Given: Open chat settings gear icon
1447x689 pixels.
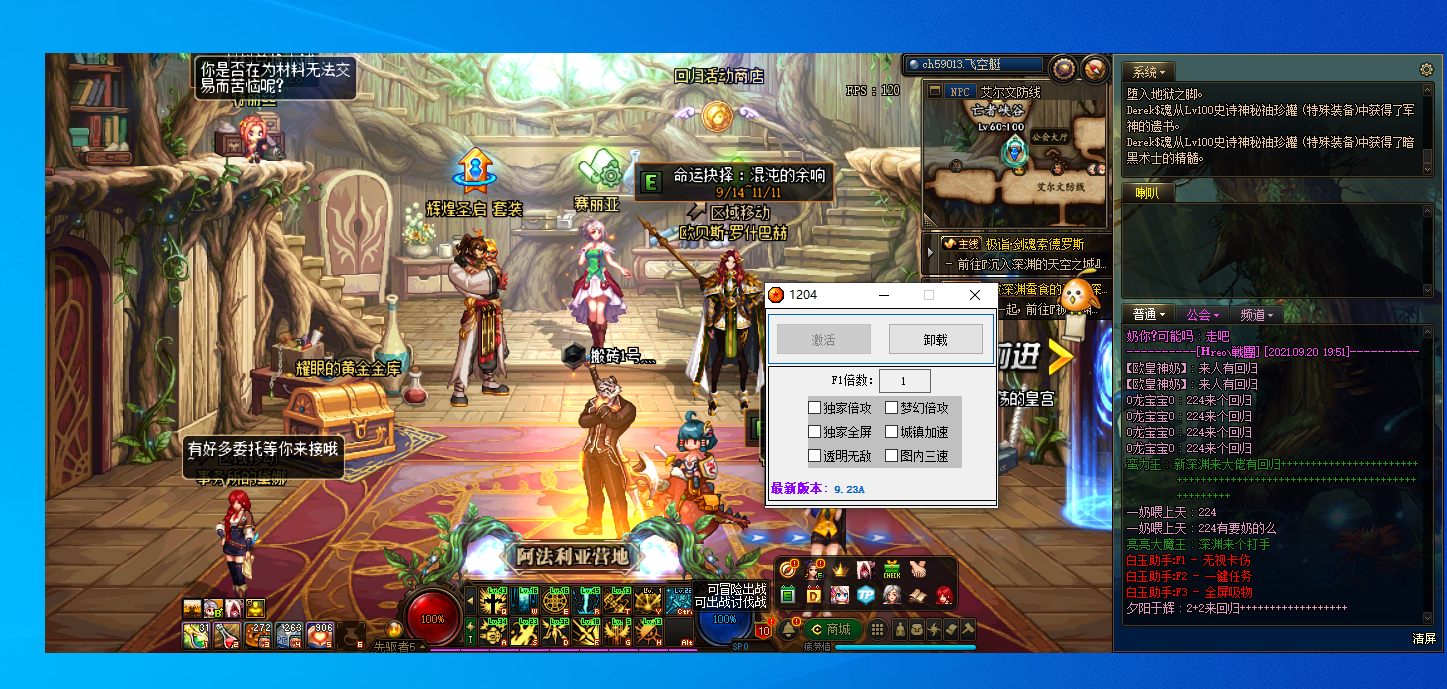Looking at the screenshot, I should tap(1427, 70).
